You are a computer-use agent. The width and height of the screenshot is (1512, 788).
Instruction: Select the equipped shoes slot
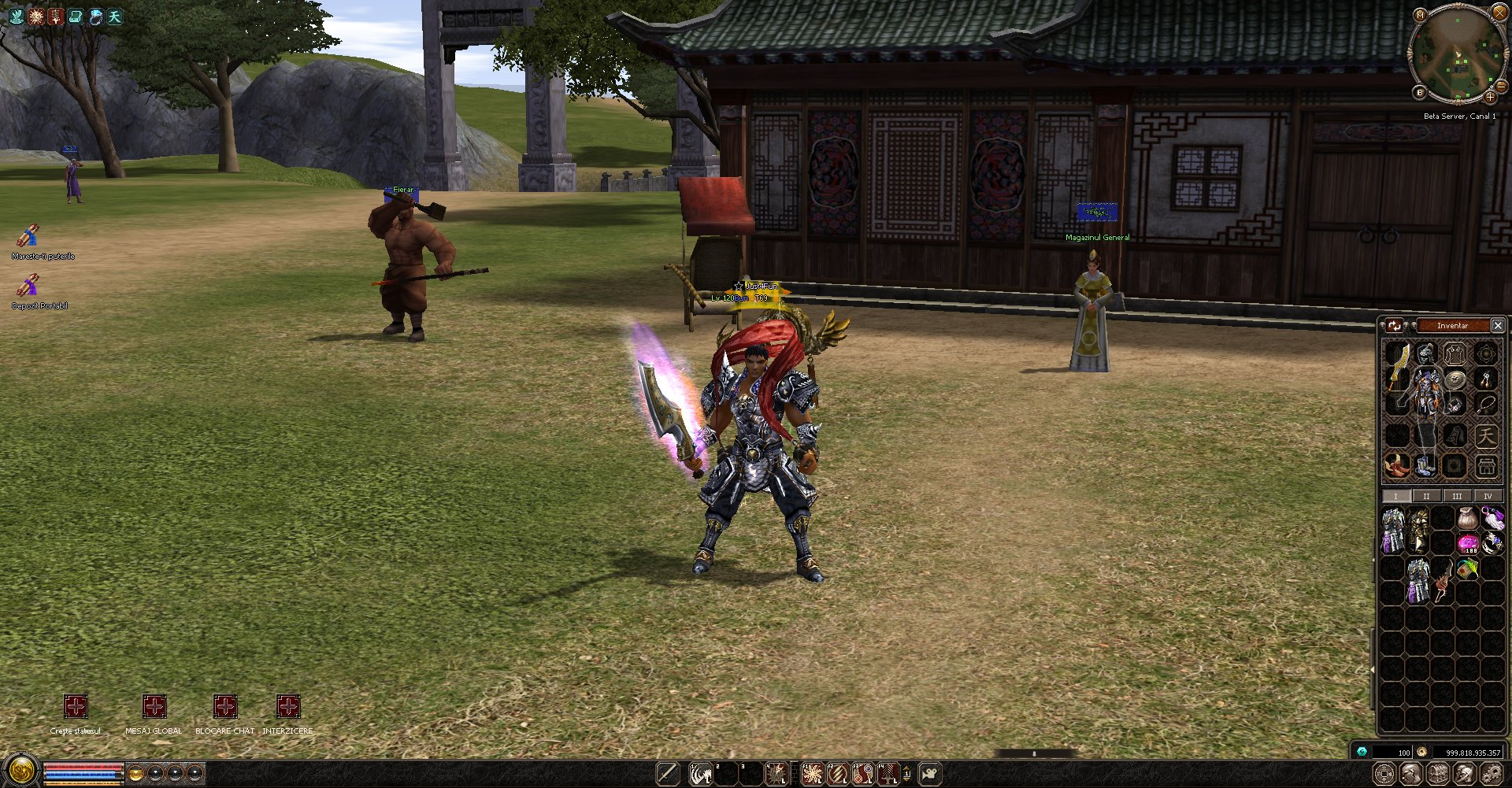coord(1425,465)
